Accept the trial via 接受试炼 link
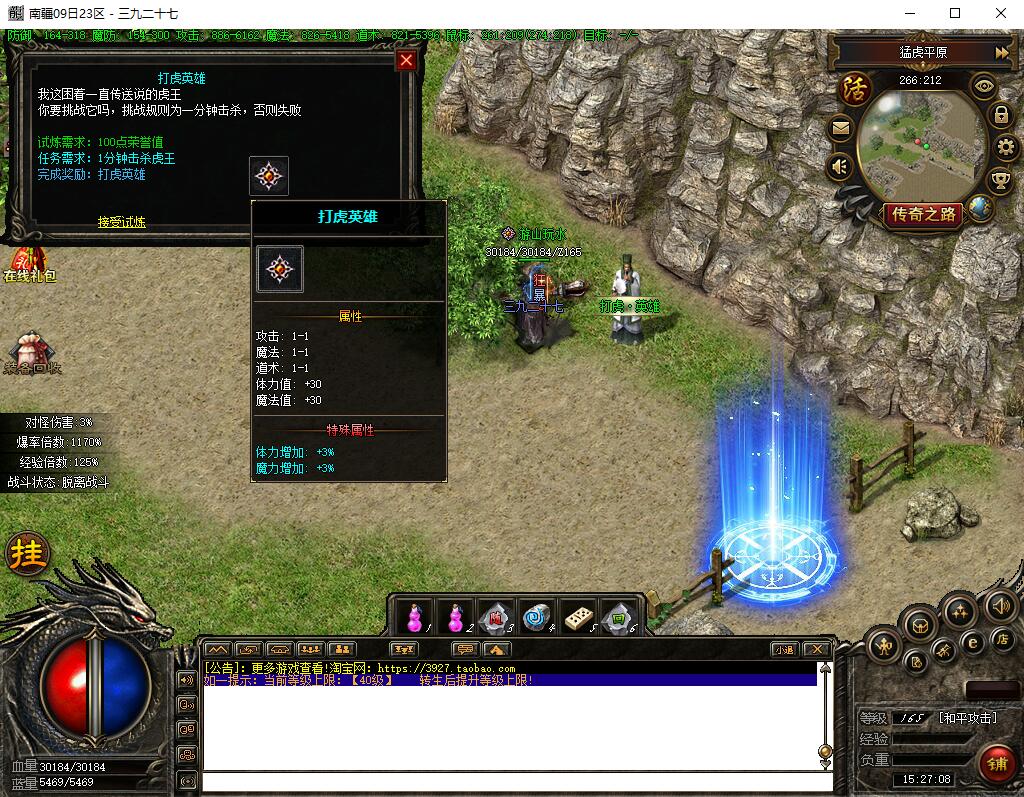This screenshot has height=797, width=1024. (121, 222)
